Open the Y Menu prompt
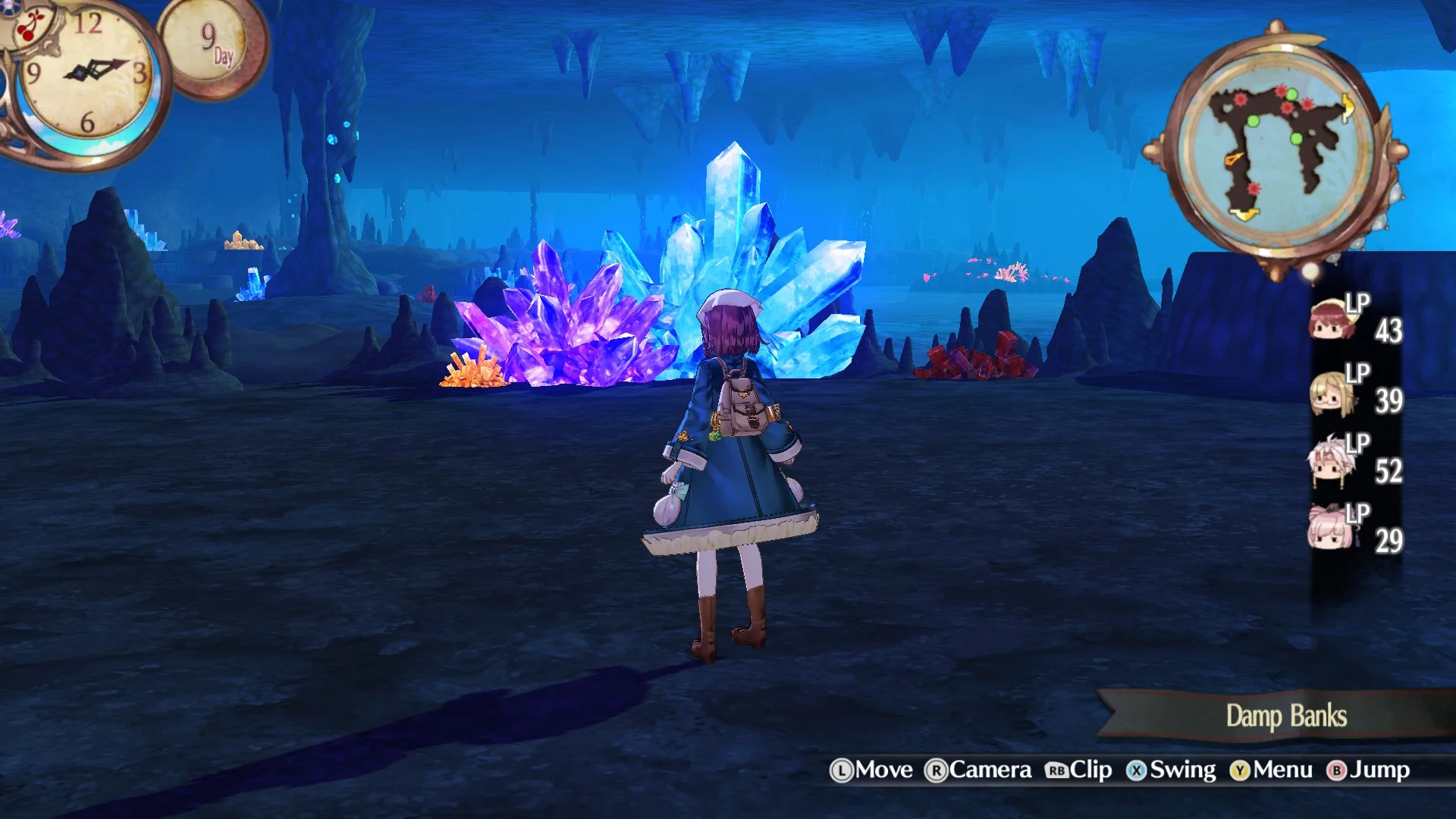This screenshot has width=1456, height=819. 1274,769
